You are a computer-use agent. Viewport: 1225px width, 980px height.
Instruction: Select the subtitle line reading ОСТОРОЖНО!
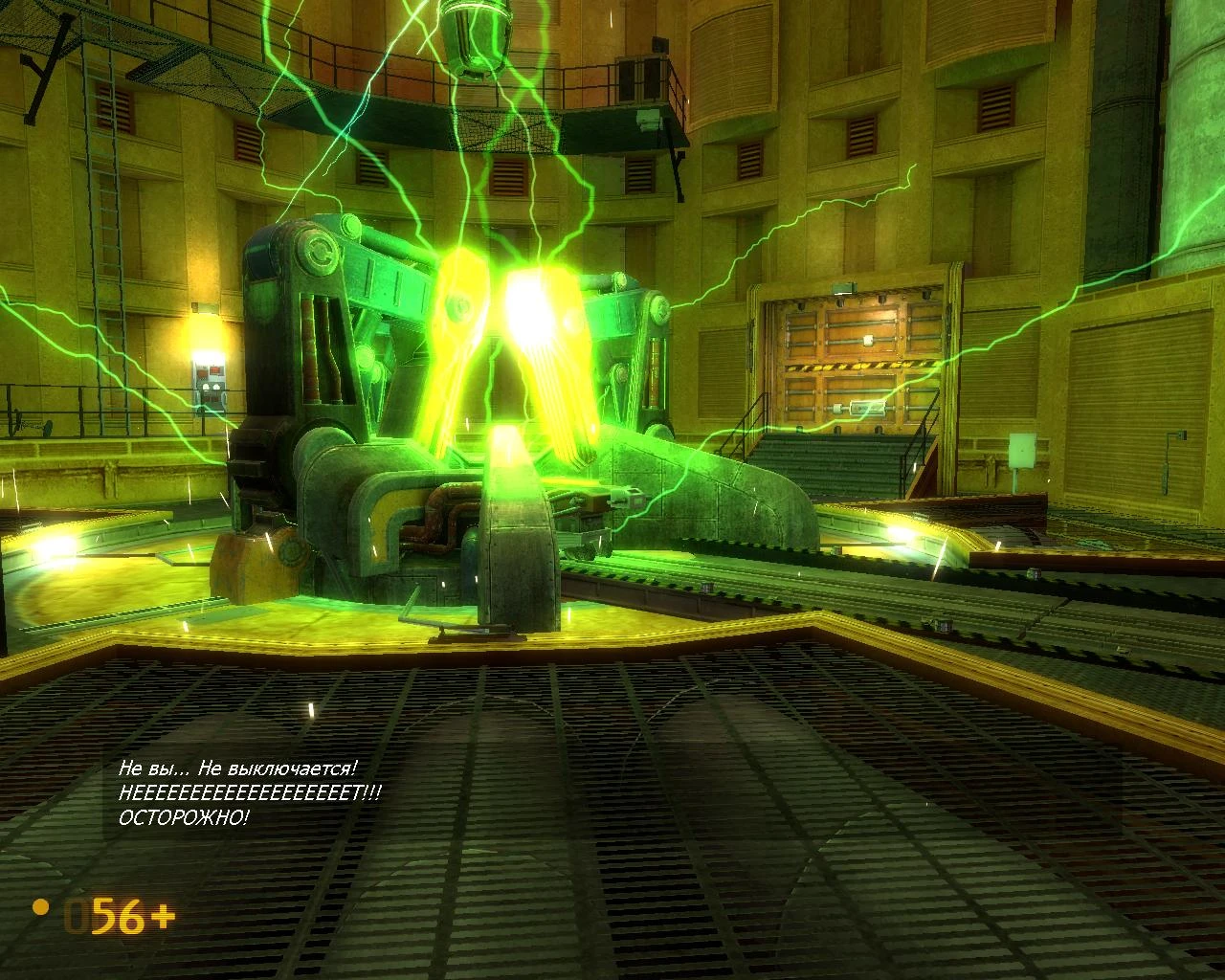pyautogui.click(x=184, y=817)
